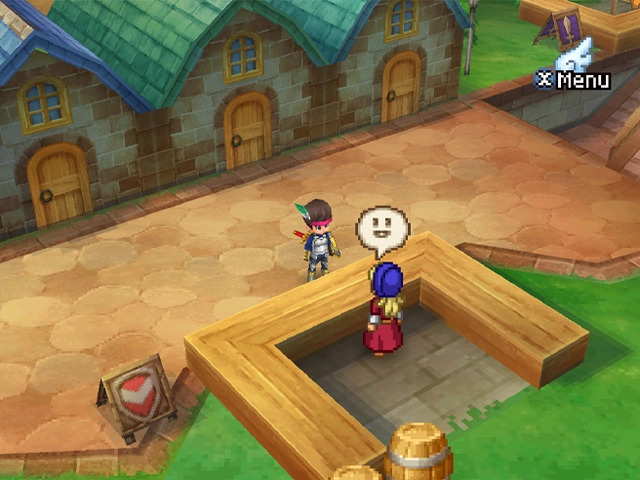Open the Menu button

click(x=573, y=78)
